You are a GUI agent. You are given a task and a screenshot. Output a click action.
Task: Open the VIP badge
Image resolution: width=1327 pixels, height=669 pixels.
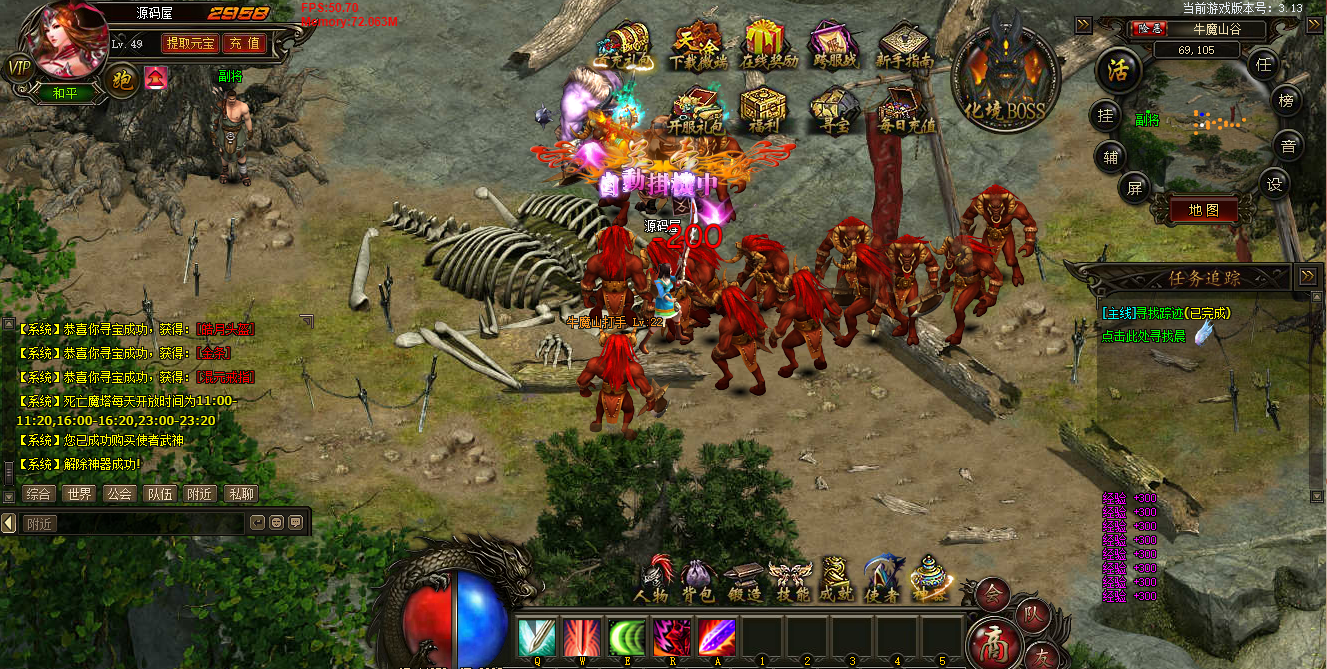click(x=19, y=68)
